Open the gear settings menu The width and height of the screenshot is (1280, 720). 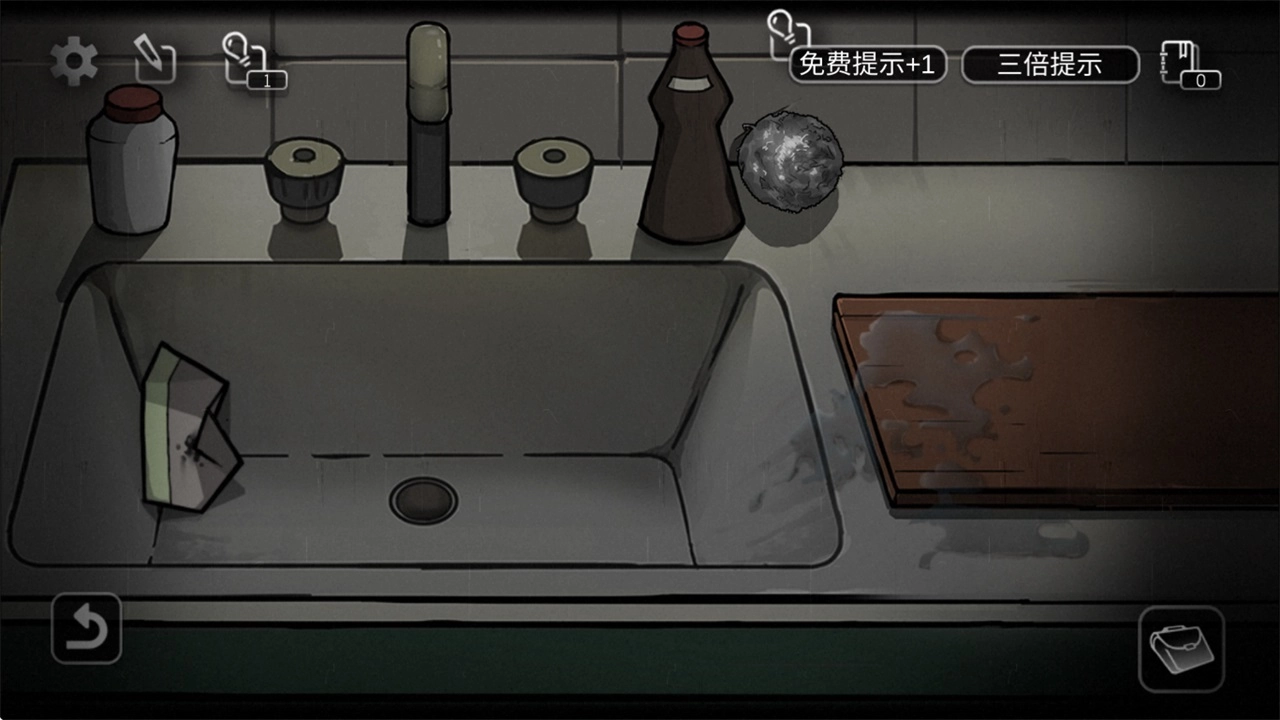(74, 63)
